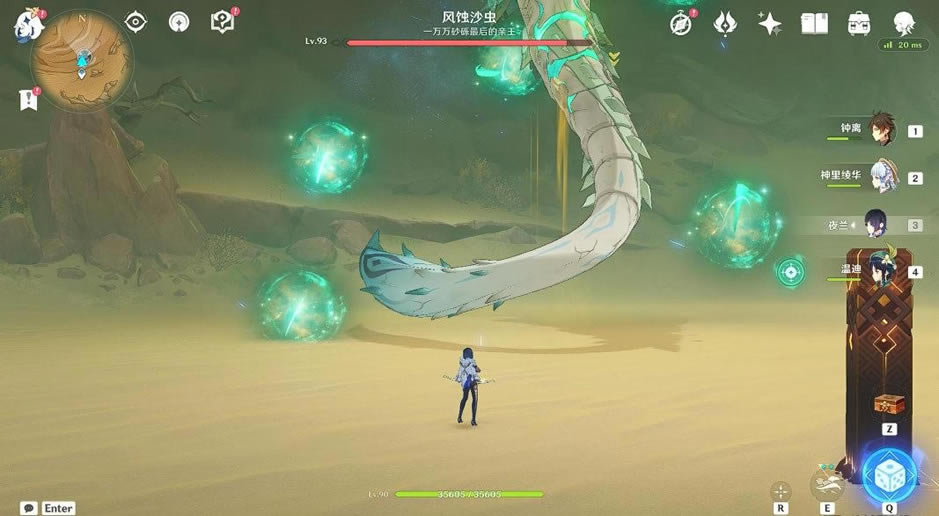Open the winged emblem events icon

pyautogui.click(x=725, y=24)
